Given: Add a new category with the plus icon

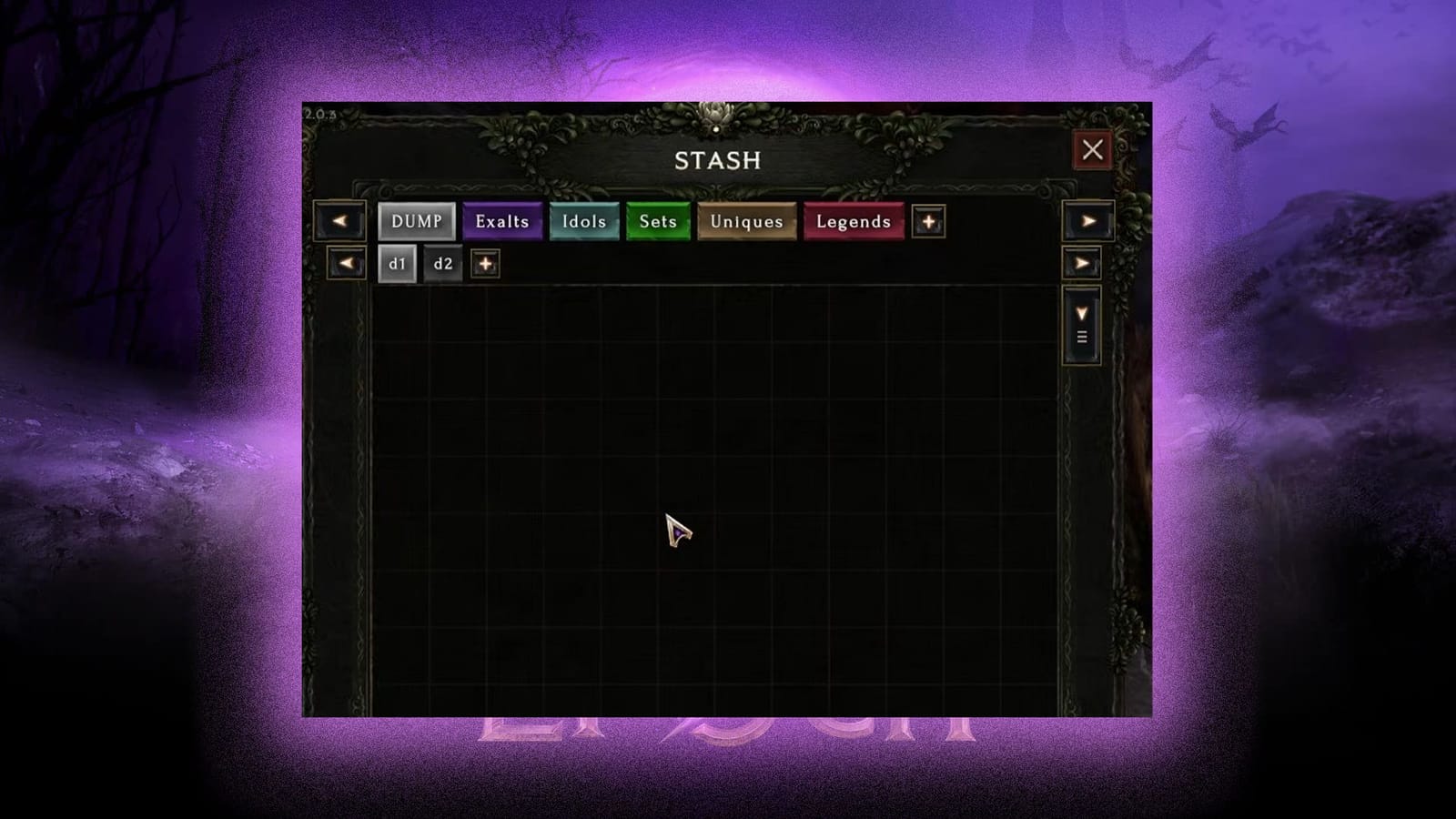Looking at the screenshot, I should pos(929,222).
